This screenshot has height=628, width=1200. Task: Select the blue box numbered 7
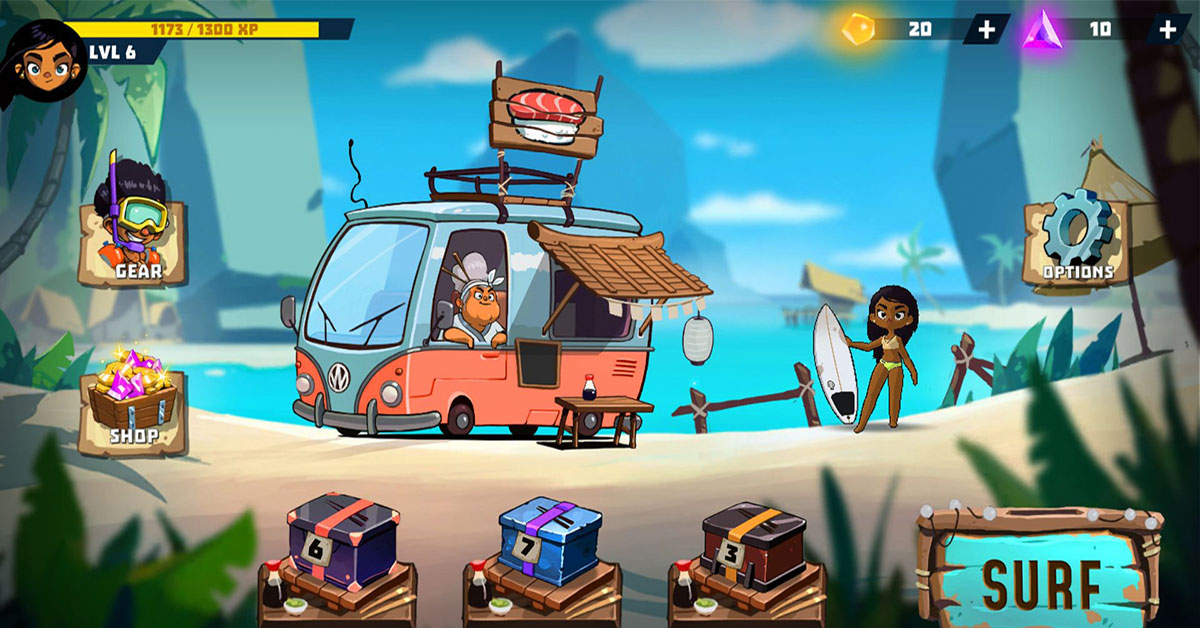tap(549, 540)
